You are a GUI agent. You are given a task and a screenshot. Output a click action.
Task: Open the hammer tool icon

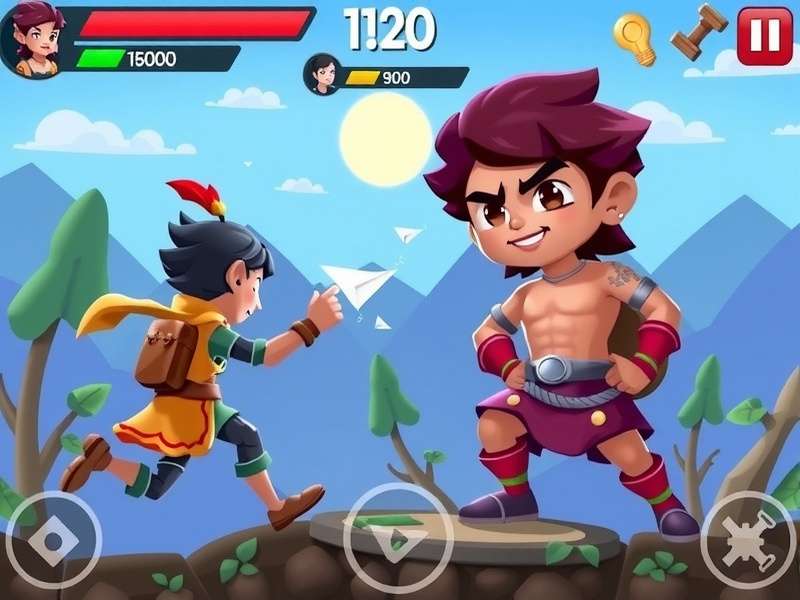(x=699, y=31)
